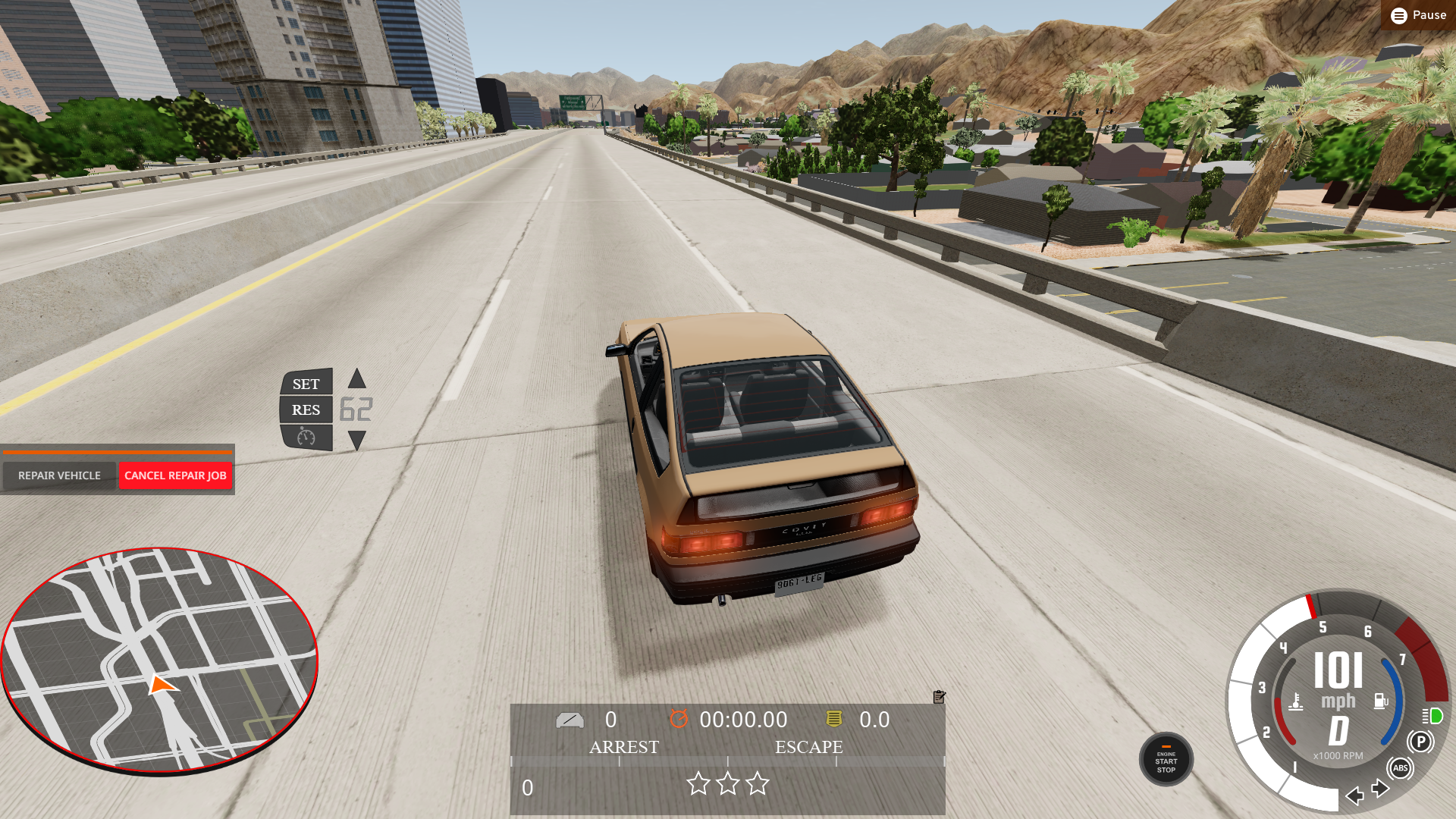
Task: Cancel the repair job
Action: [175, 475]
